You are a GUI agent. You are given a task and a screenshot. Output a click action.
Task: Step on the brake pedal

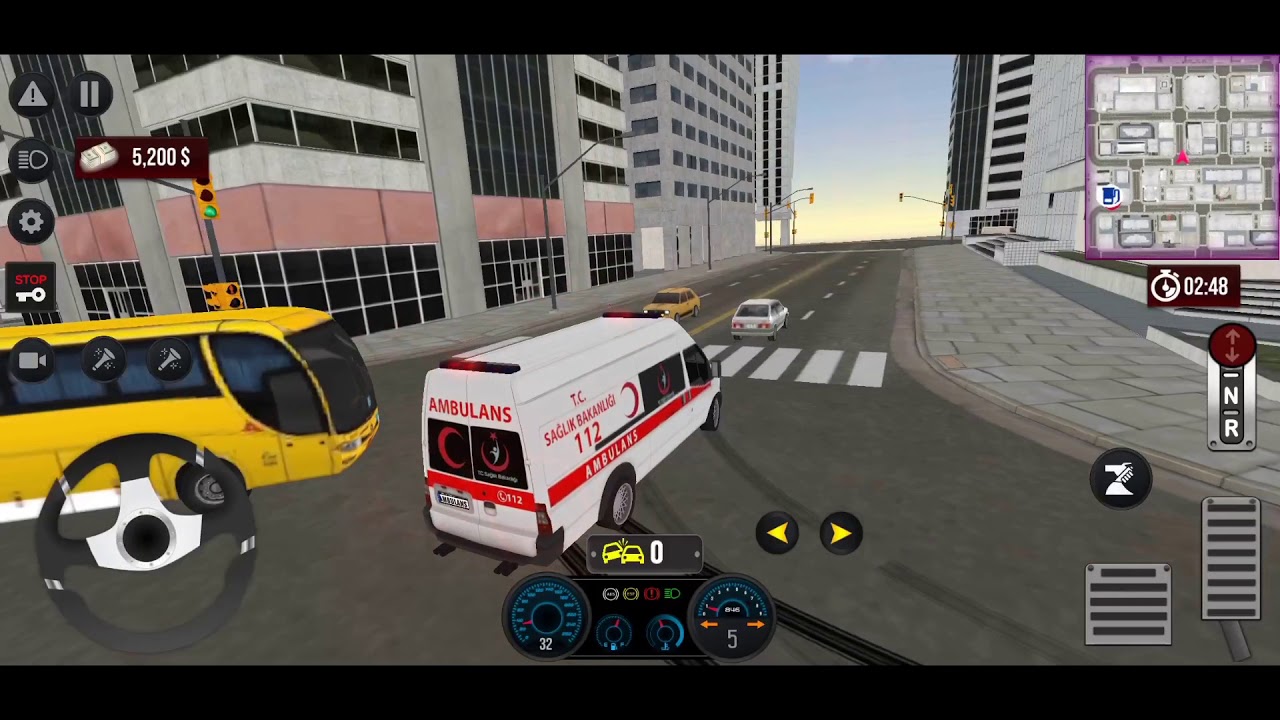1128,604
